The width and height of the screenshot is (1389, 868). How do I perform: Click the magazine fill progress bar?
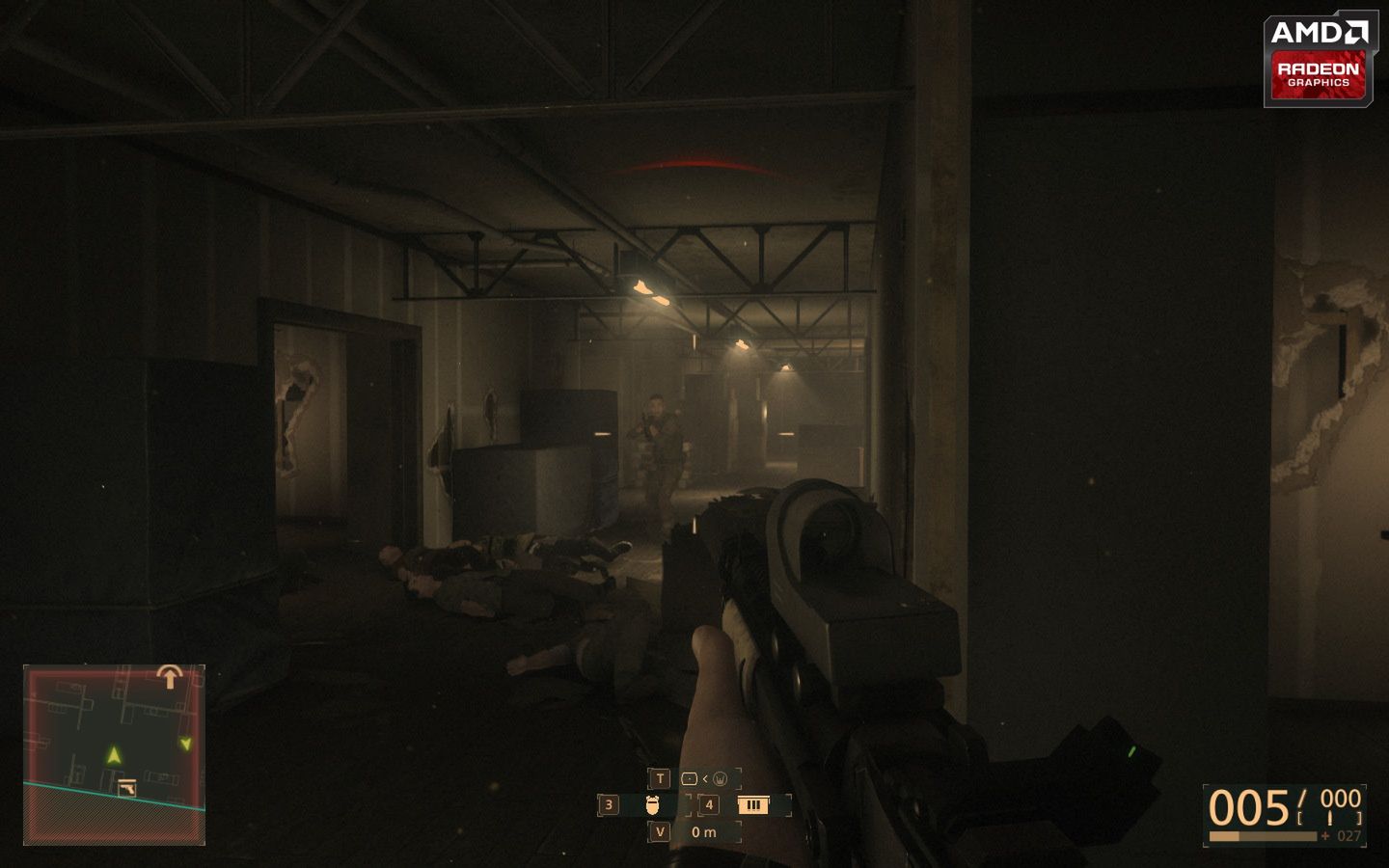pos(1264,834)
